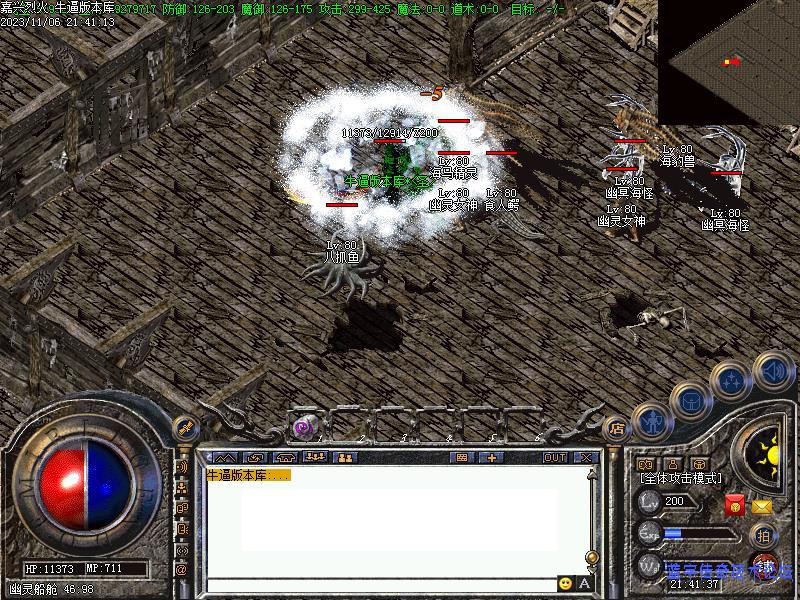Change the 全体攻击模式 attack mode
Image resolution: width=800 pixels, height=600 pixels.
[679, 479]
